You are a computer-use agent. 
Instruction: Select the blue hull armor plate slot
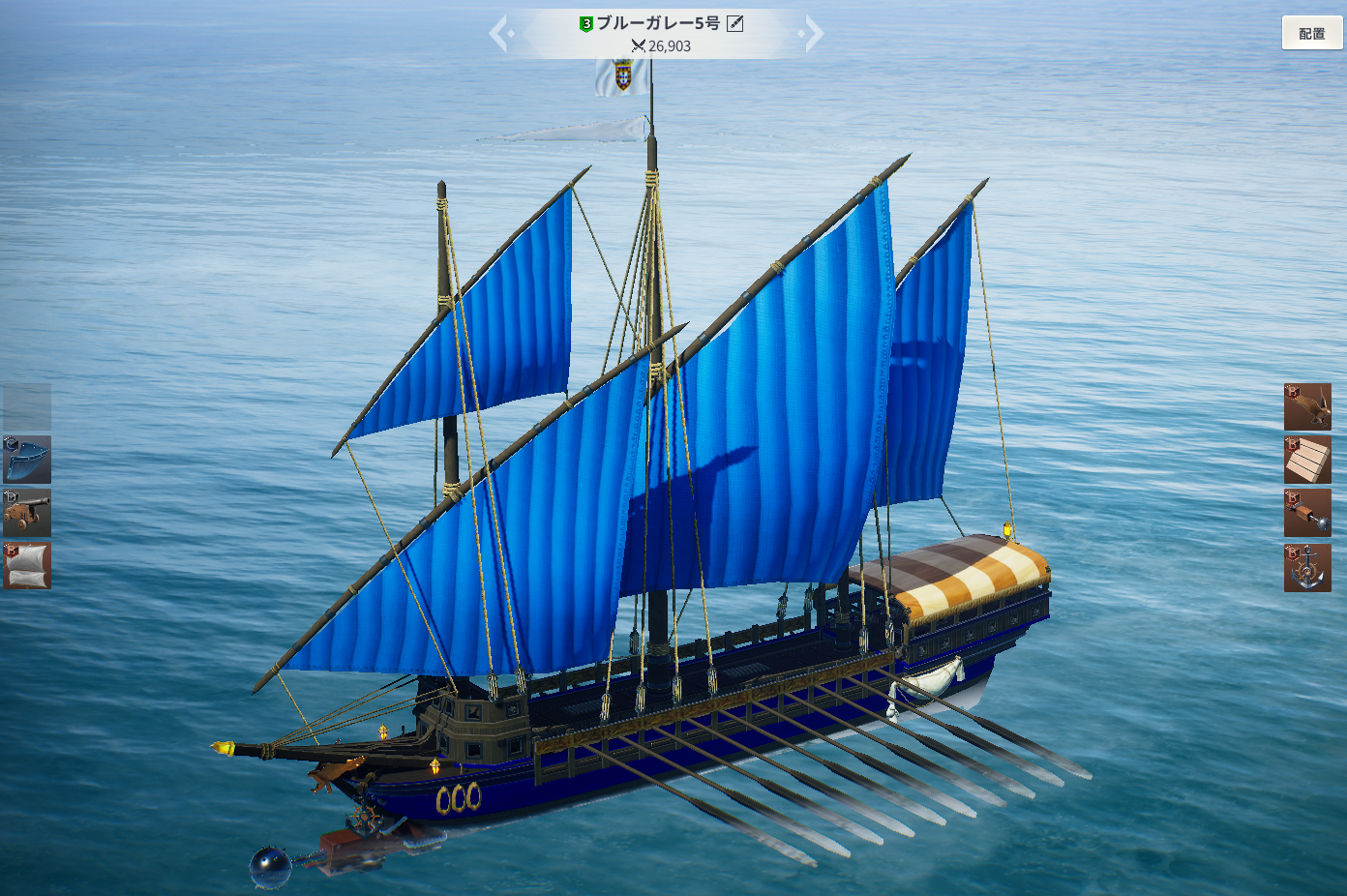pyautogui.click(x=27, y=460)
